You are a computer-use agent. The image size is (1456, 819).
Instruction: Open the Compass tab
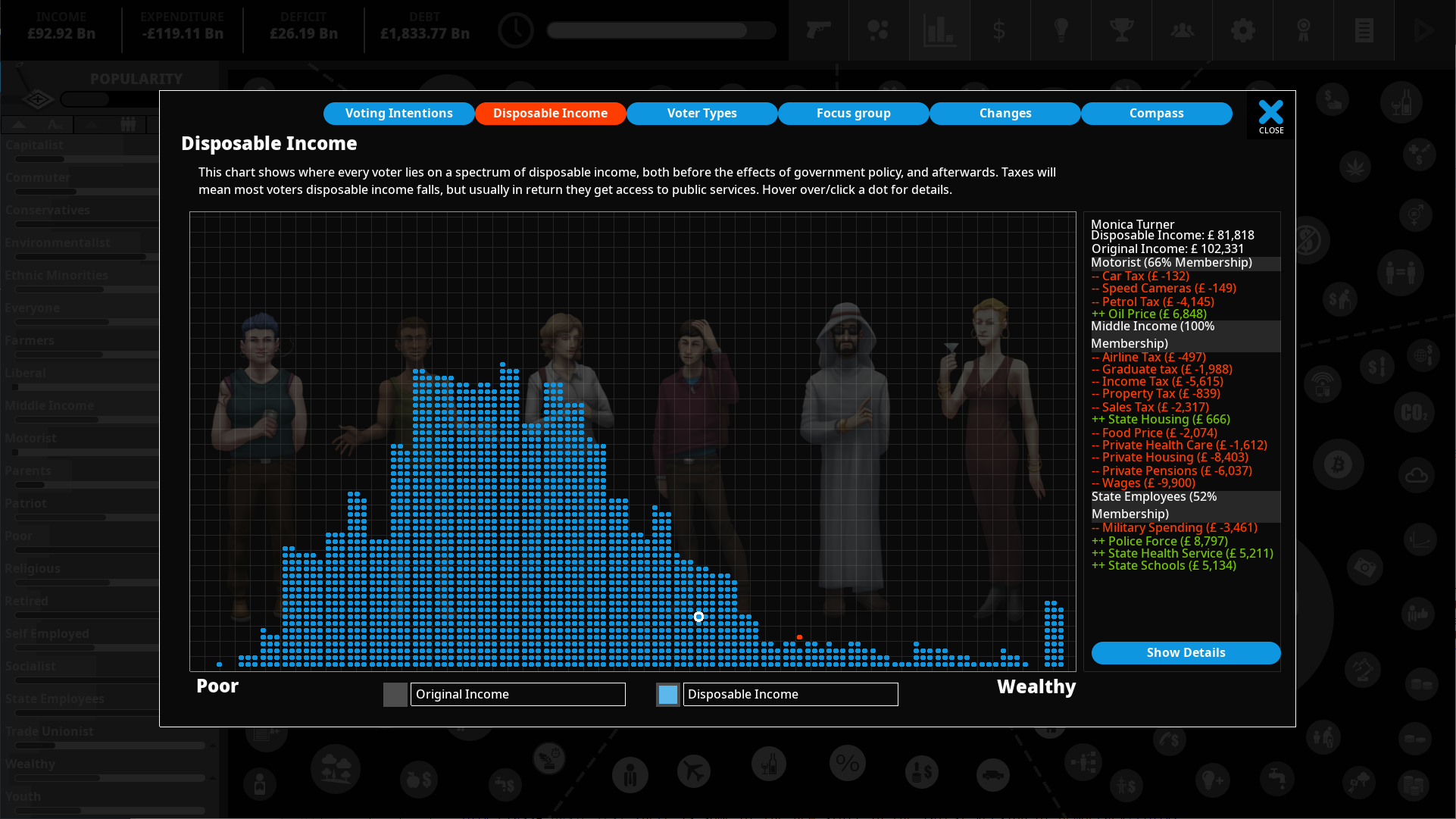click(1157, 114)
